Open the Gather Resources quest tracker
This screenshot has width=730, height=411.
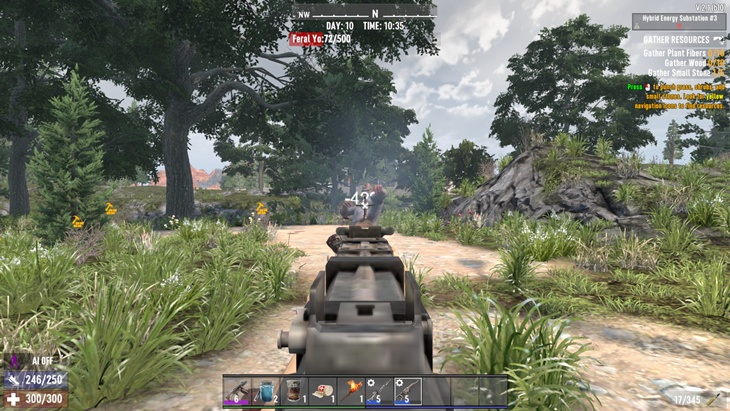pos(678,39)
